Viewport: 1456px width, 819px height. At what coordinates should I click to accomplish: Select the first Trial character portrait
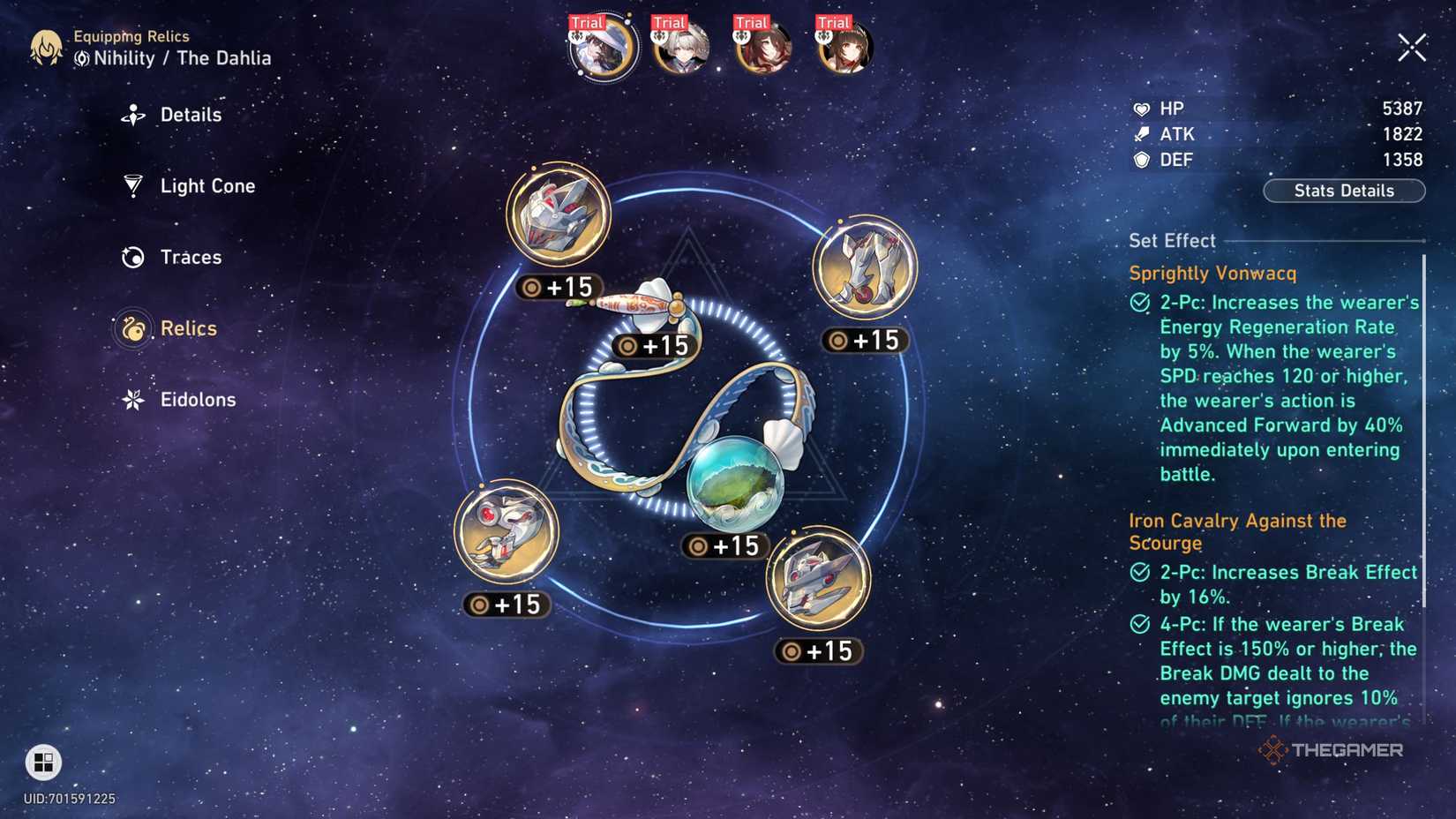(601, 49)
